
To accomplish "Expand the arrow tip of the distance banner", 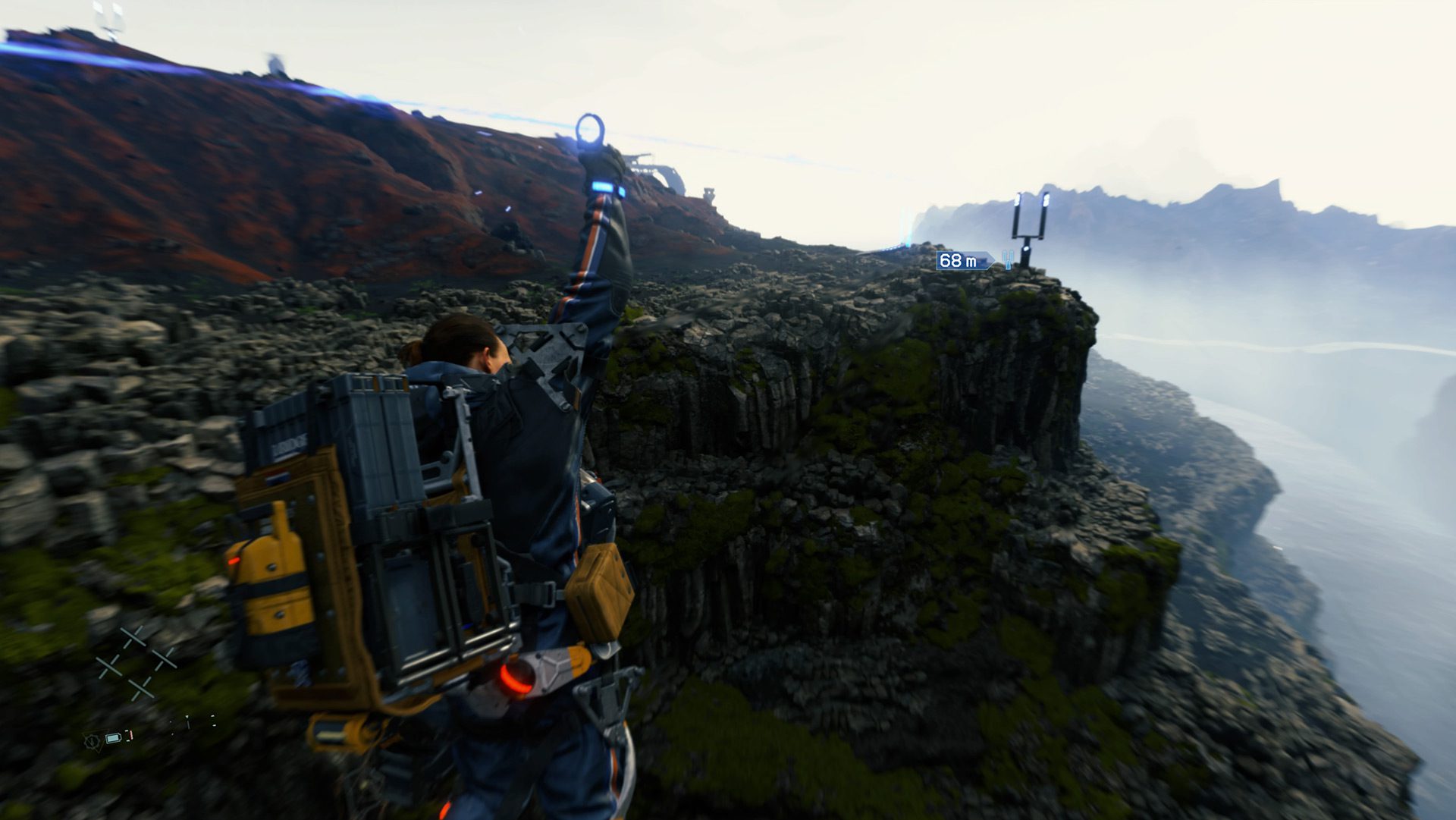I will click(x=994, y=261).
